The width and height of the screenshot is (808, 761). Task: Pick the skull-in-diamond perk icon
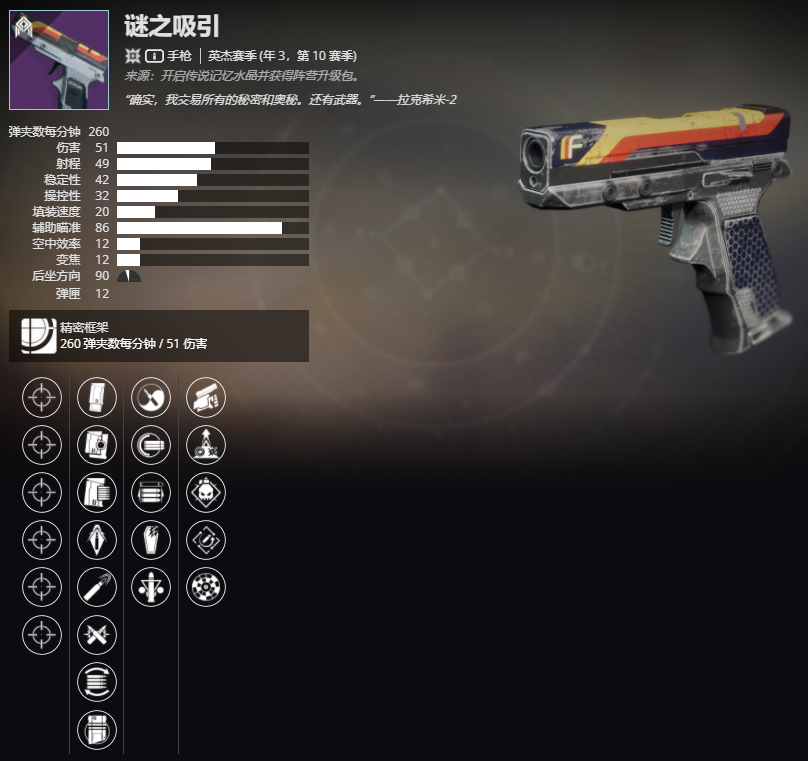point(206,492)
